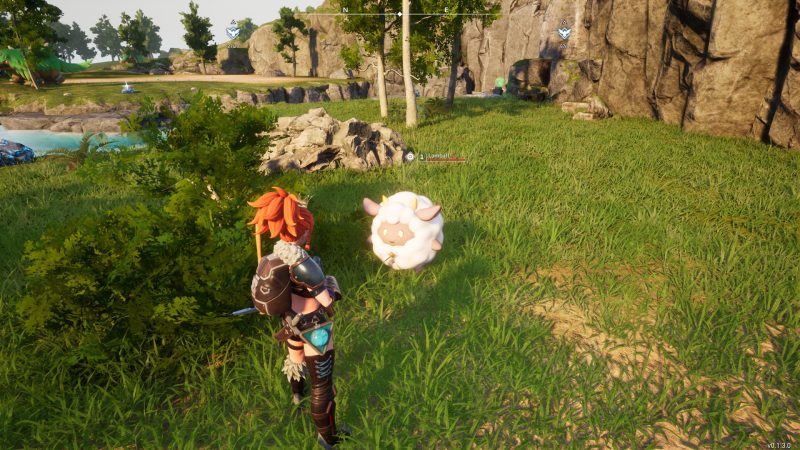Click the compass bar showing N and E
The width and height of the screenshot is (800, 450).
pyautogui.click(x=400, y=14)
